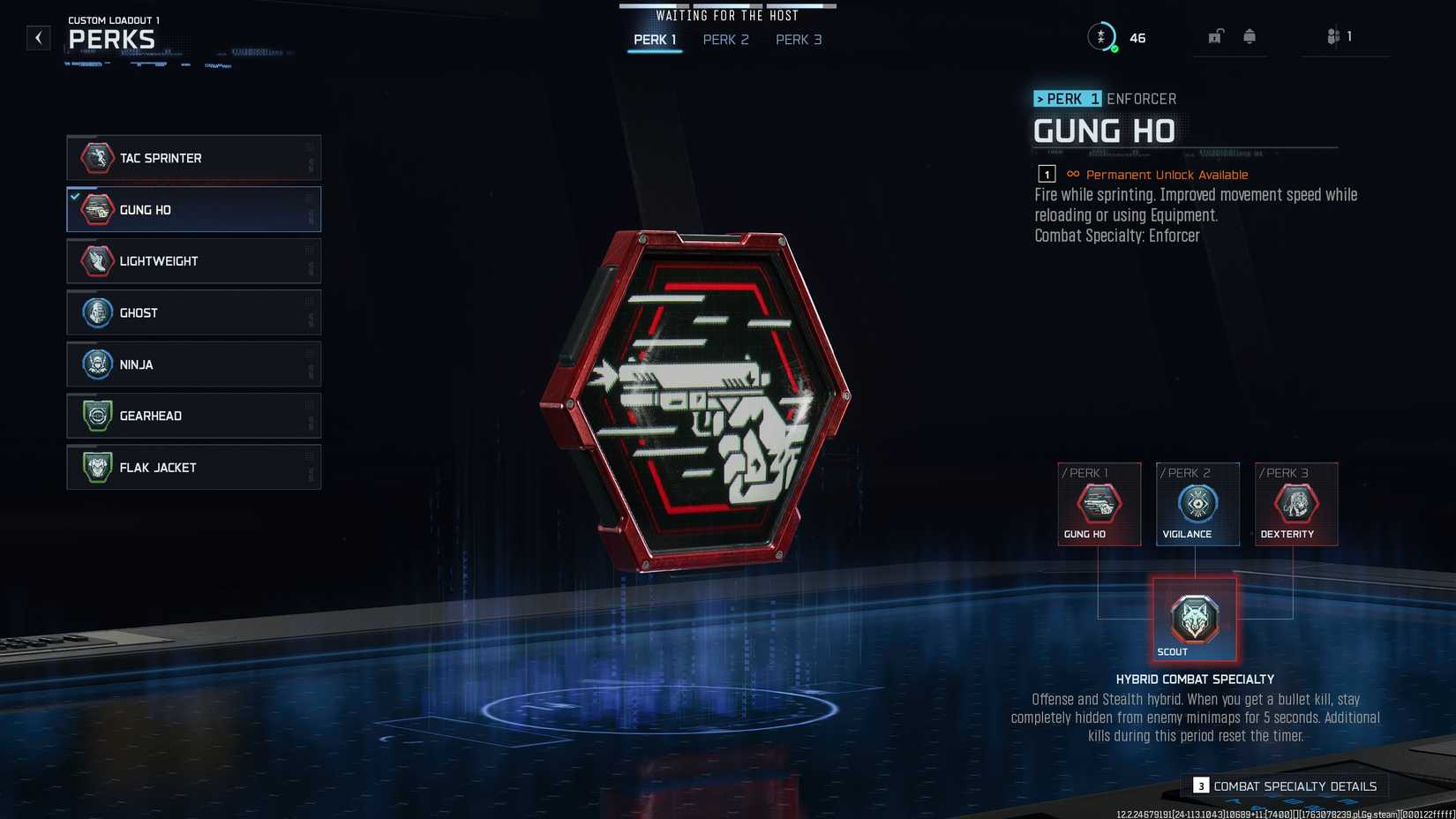Select the Flak Jacket perk icon
The height and width of the screenshot is (819, 1456).
[x=96, y=467]
